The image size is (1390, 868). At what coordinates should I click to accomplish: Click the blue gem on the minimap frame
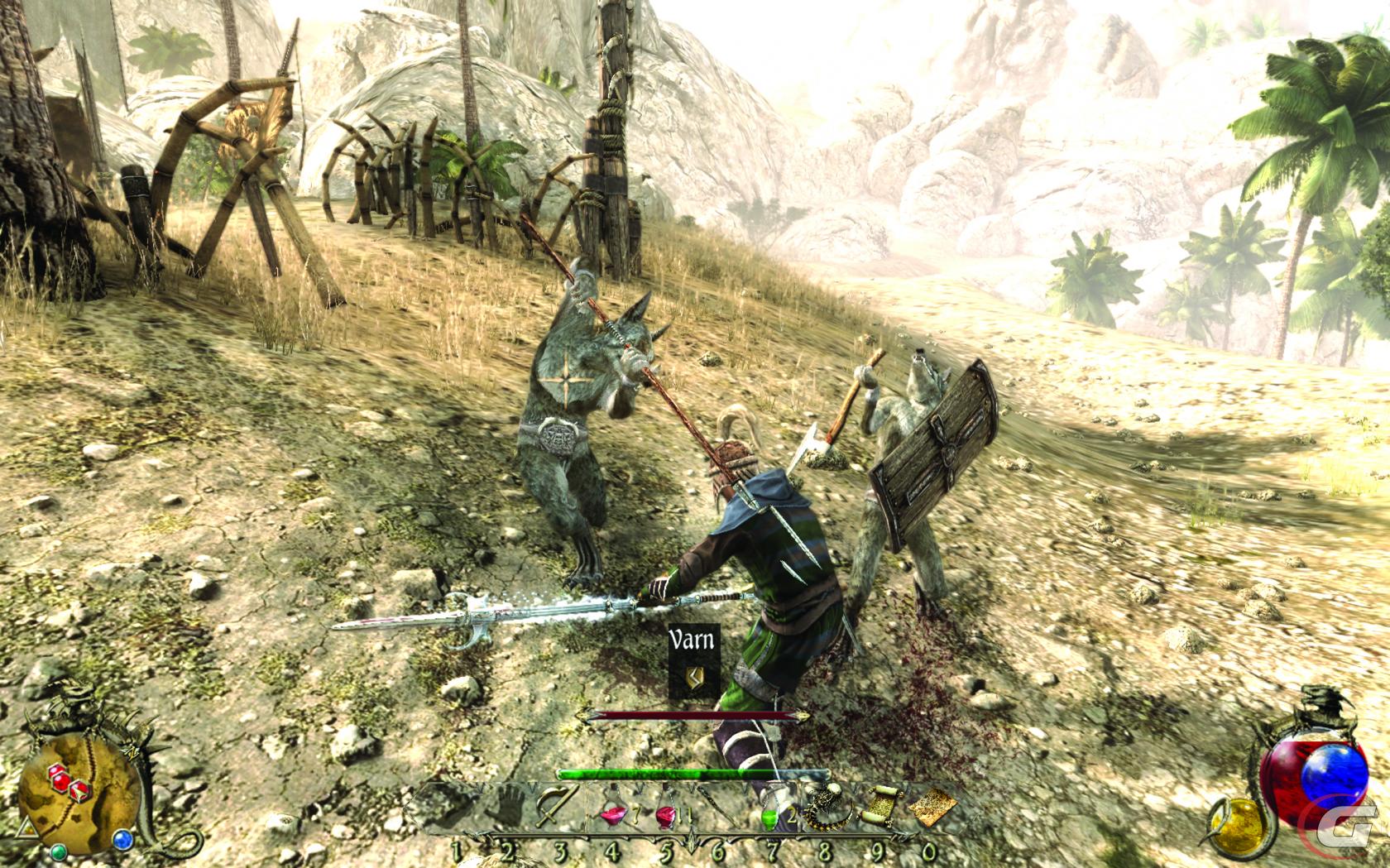[125, 839]
